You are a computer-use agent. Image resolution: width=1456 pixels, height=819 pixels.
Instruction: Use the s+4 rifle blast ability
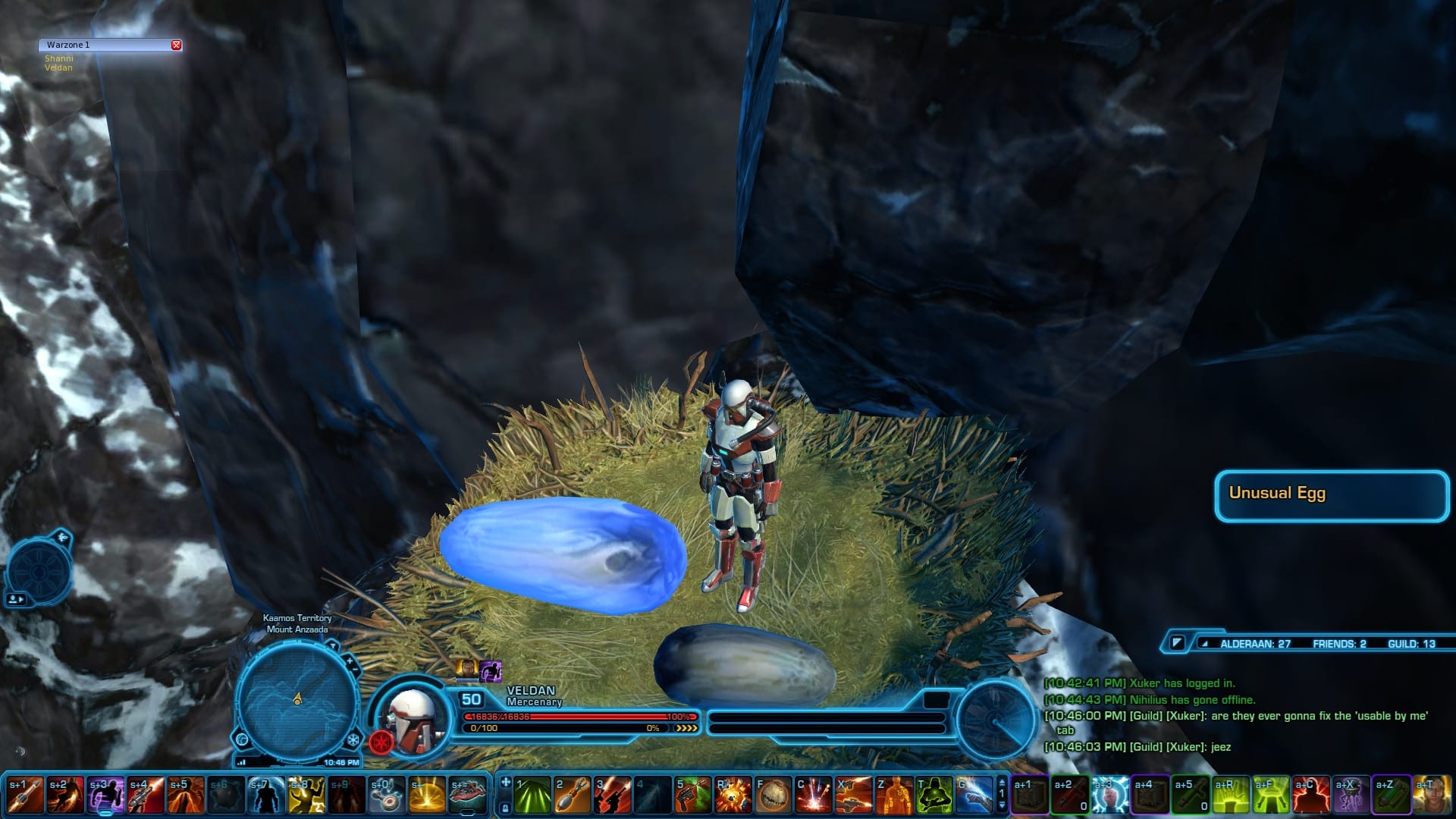click(146, 795)
